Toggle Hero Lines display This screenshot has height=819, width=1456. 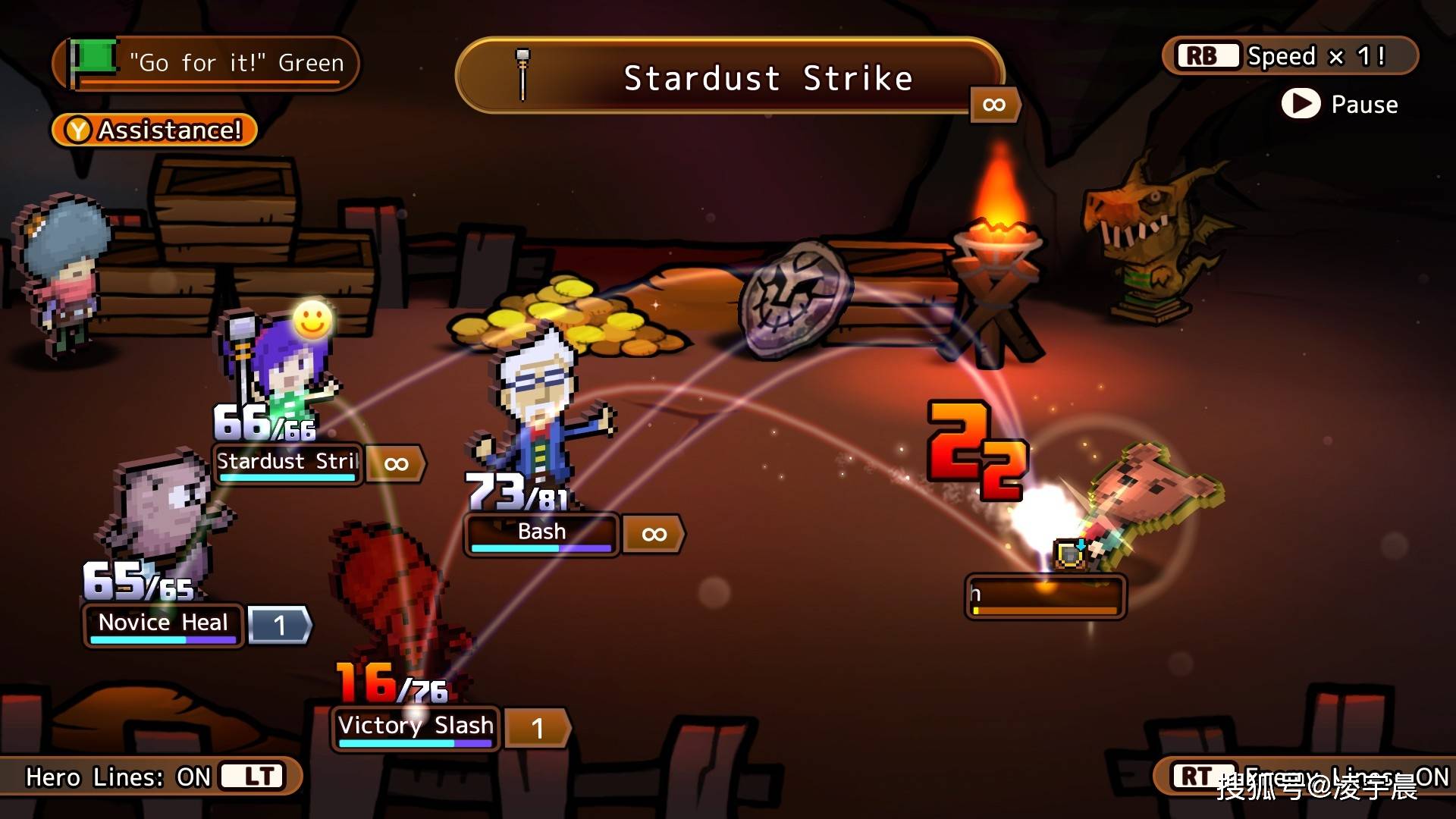152,777
